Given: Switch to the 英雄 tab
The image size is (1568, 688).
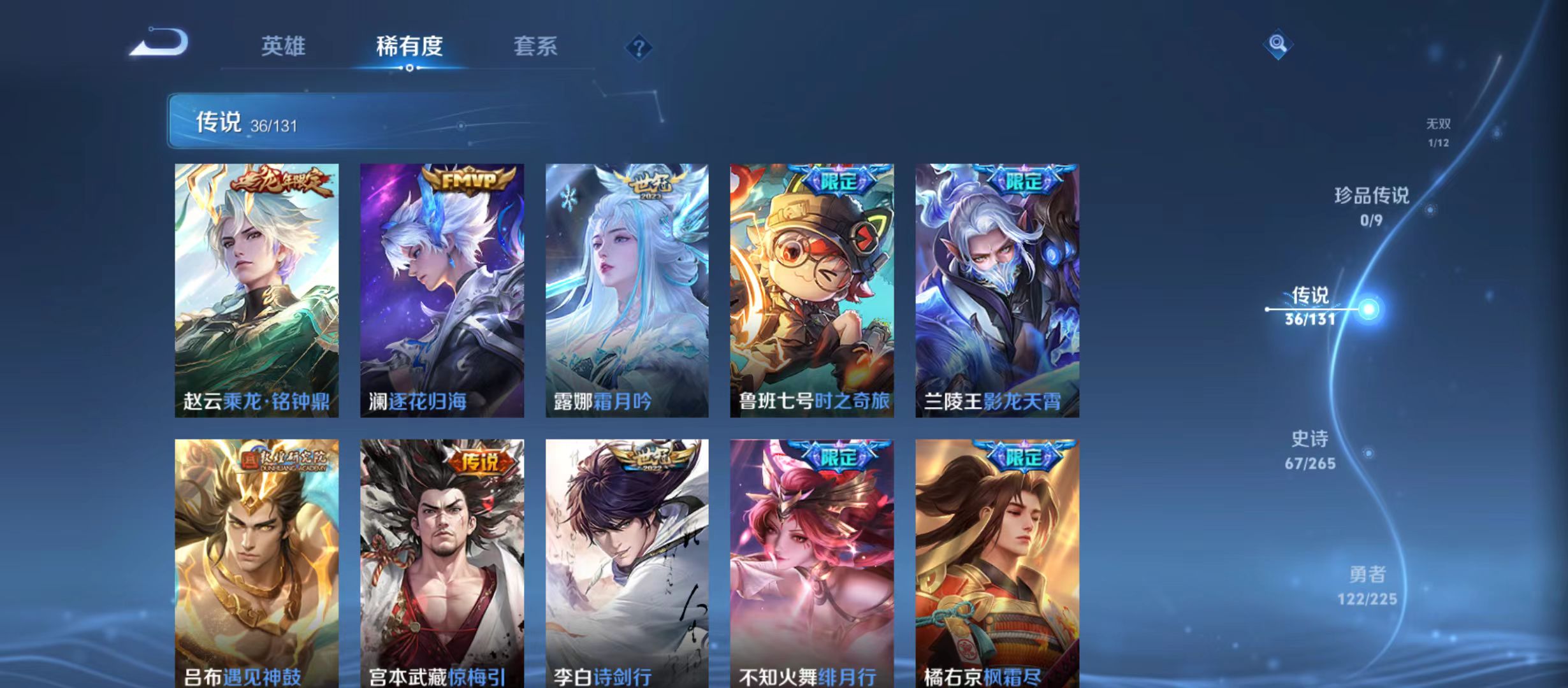Looking at the screenshot, I should pos(283,46).
